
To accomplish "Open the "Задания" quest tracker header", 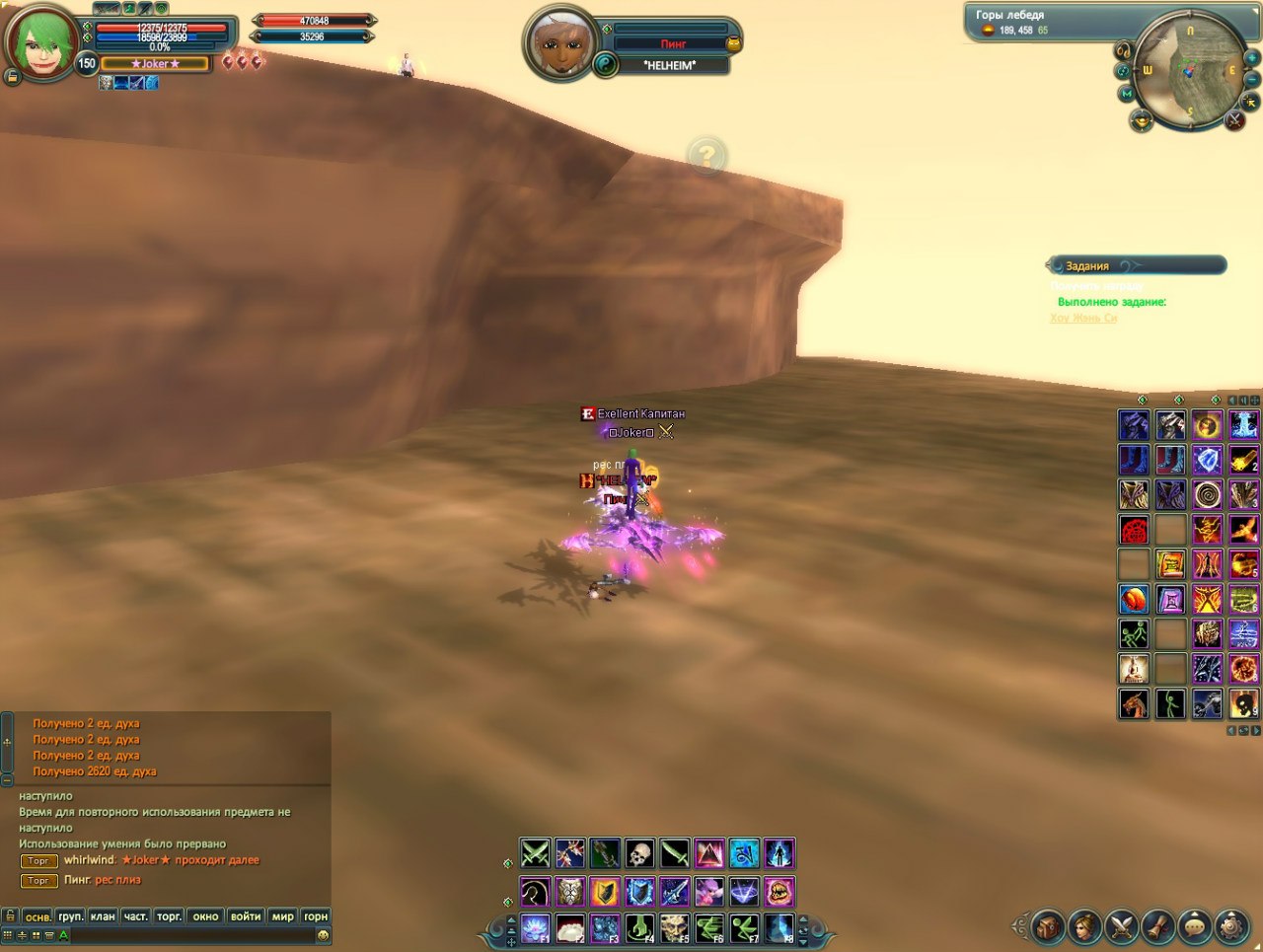I will point(1087,265).
